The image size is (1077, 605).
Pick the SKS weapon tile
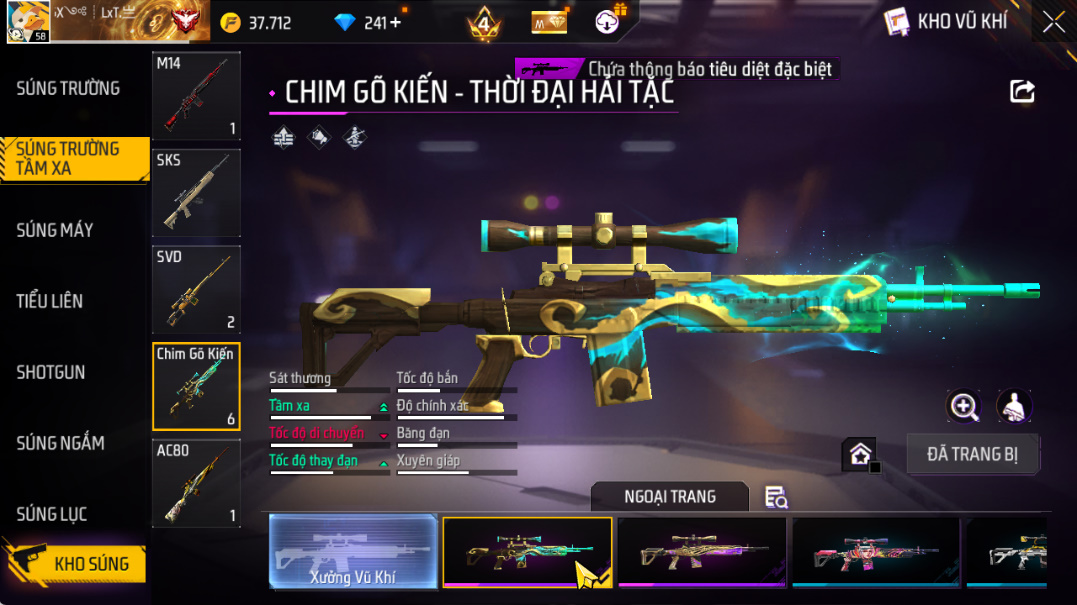(x=196, y=193)
